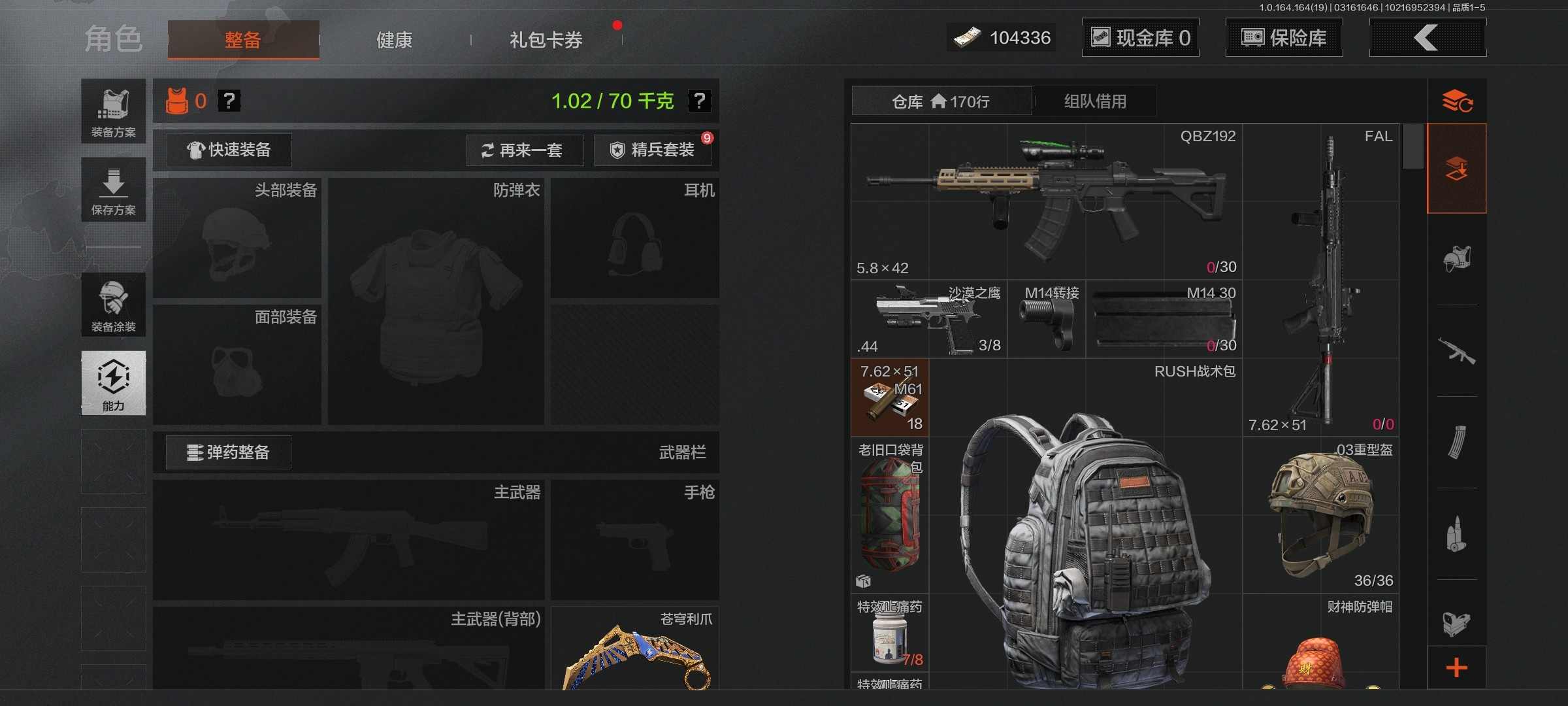The image size is (1568, 706).
Task: Click the 弹药整备 ammo preparation button
Action: tap(228, 452)
